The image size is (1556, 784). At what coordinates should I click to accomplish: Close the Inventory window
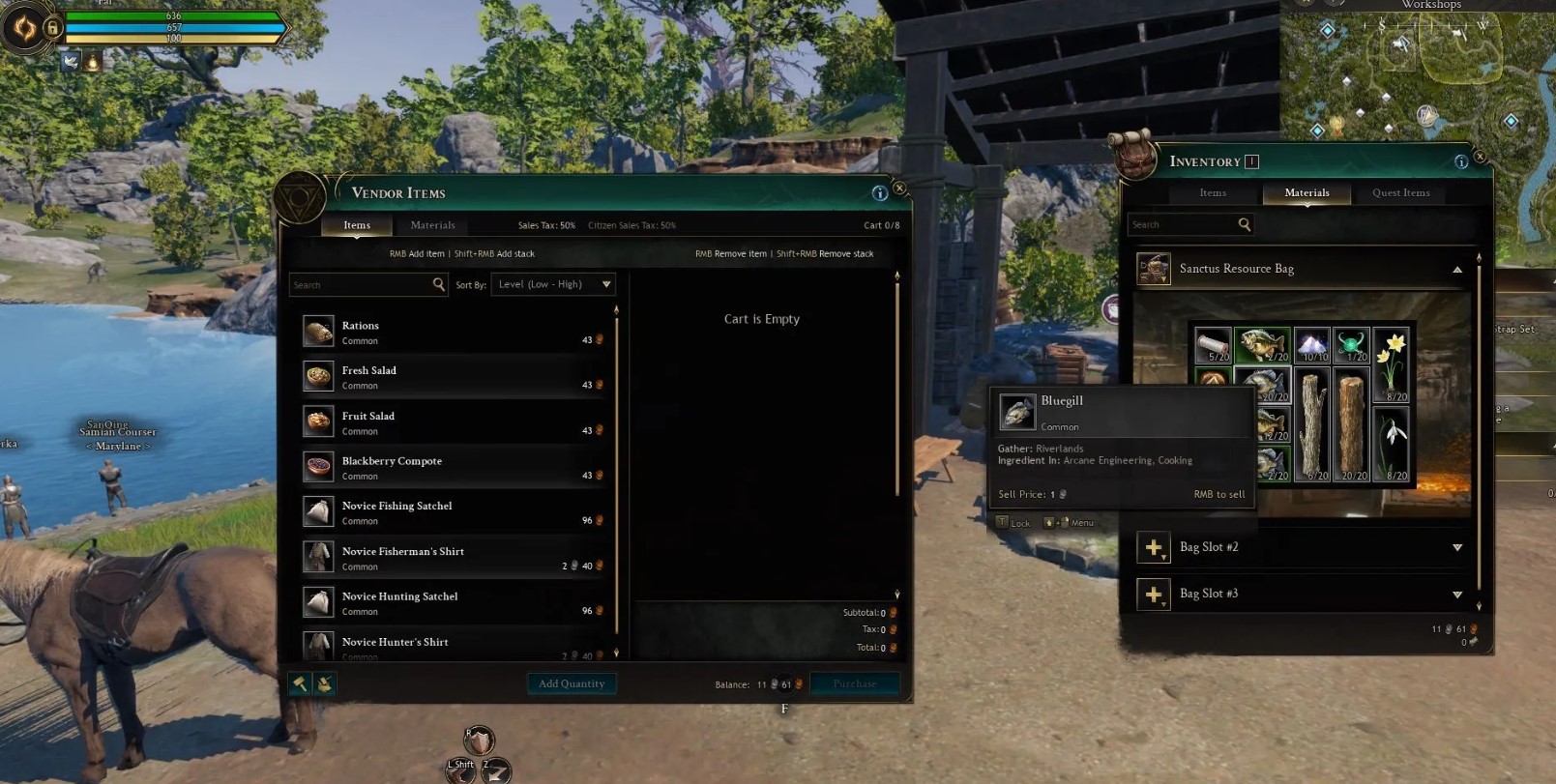[1479, 157]
